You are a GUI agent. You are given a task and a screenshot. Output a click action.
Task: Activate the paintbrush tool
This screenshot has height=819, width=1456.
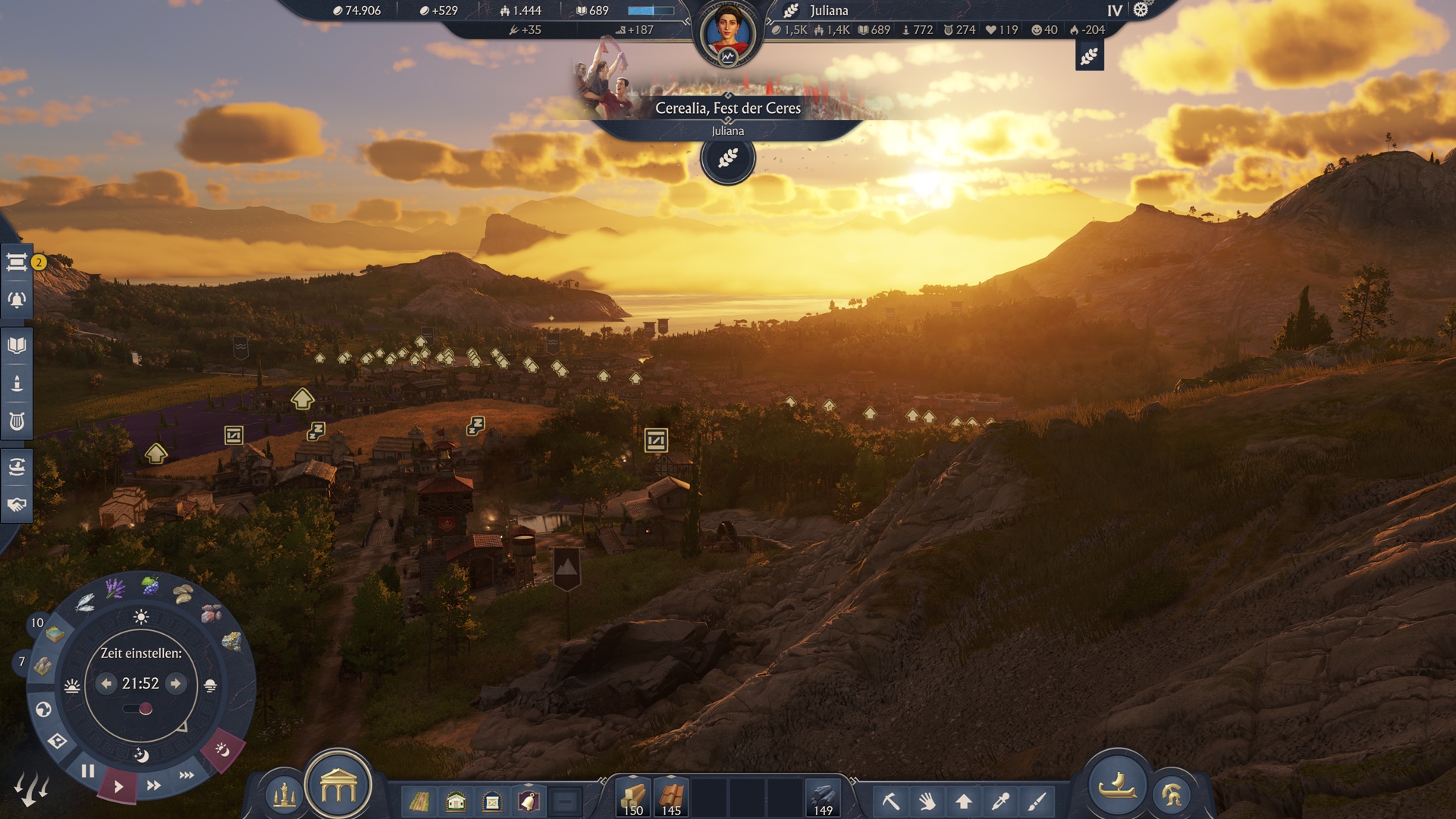click(x=1037, y=801)
